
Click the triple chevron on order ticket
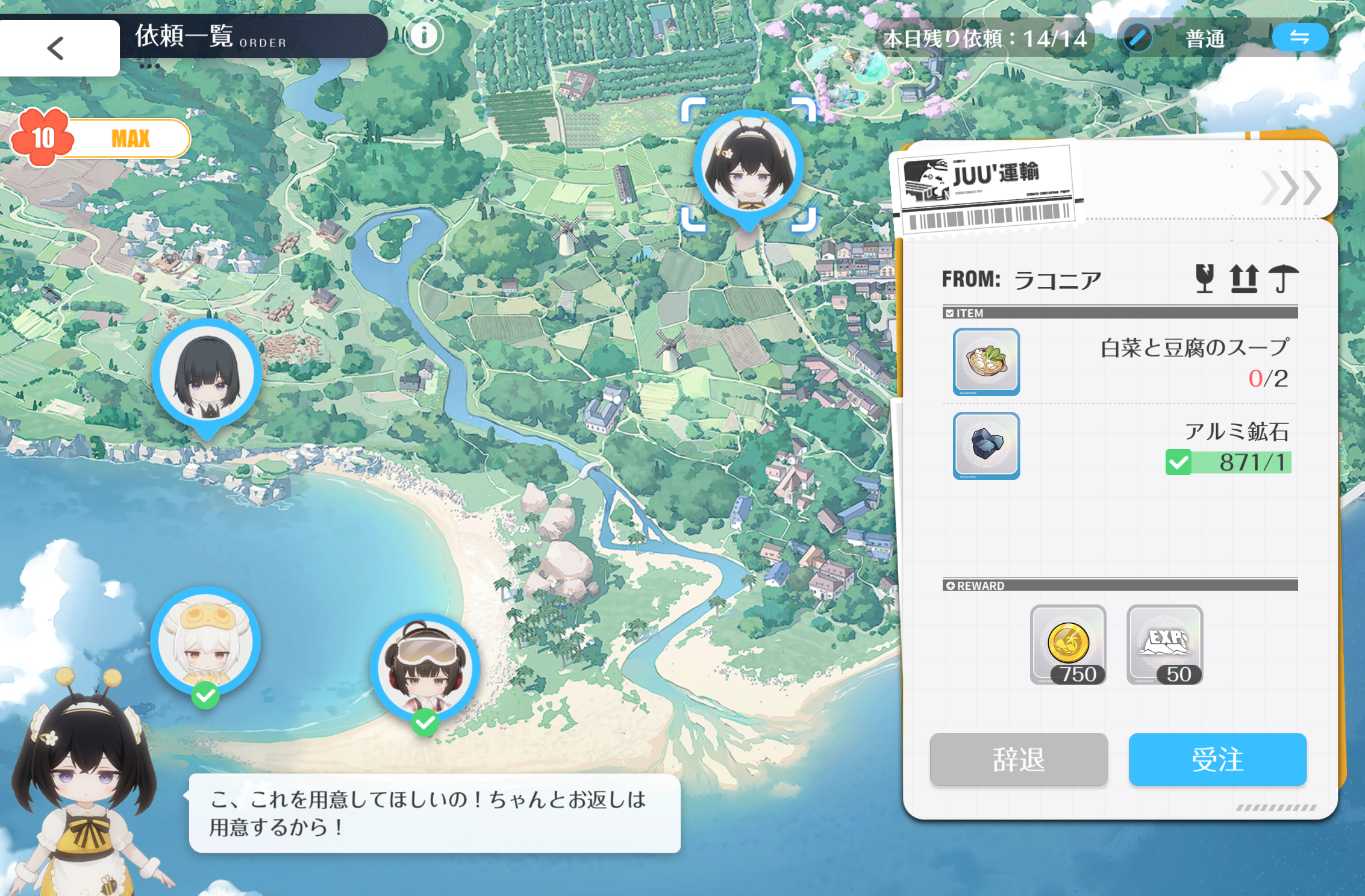pos(1291,188)
